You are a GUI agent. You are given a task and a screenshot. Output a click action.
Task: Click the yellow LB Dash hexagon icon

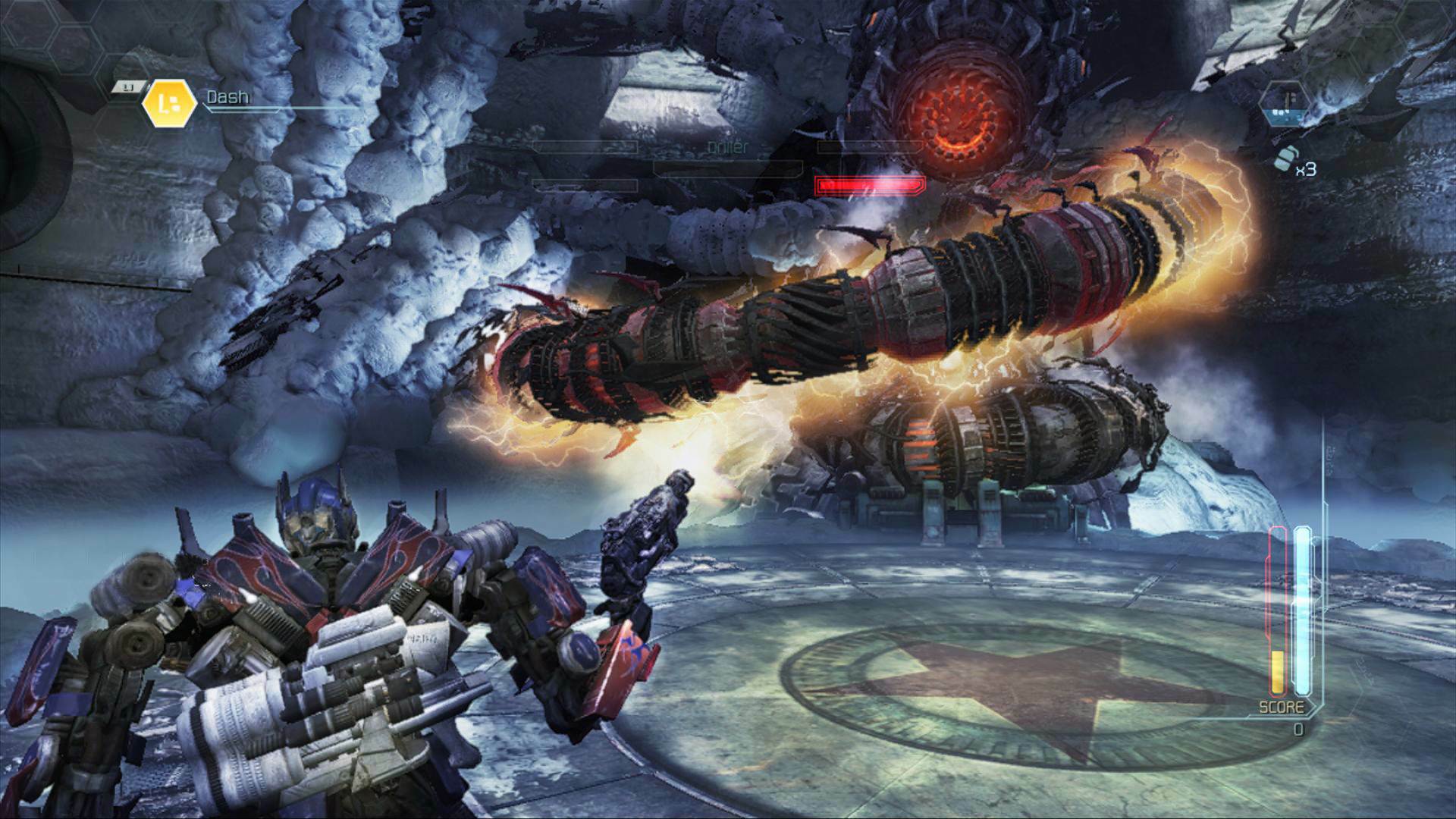click(x=169, y=103)
